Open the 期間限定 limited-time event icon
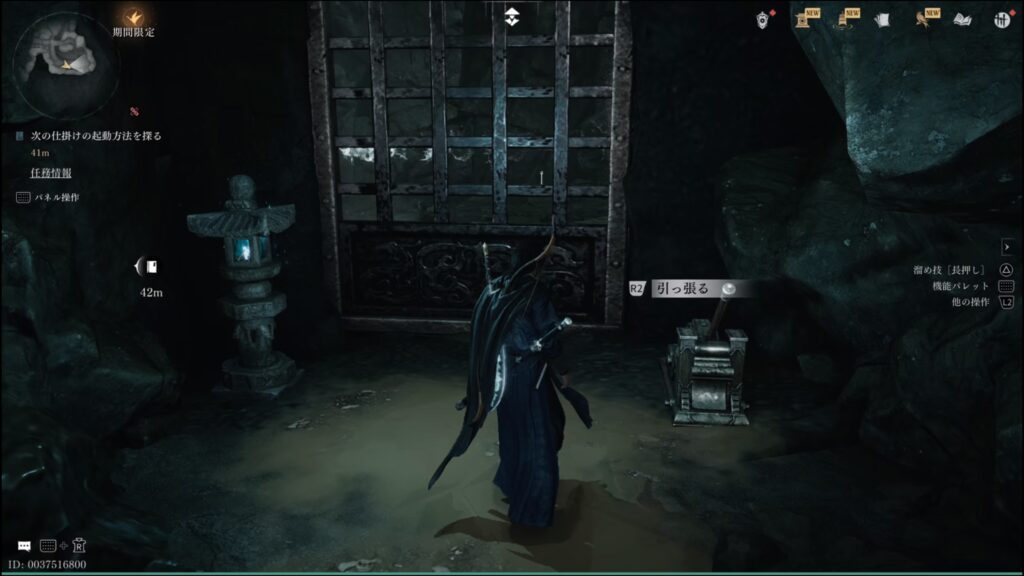The image size is (1024, 576). point(133,16)
